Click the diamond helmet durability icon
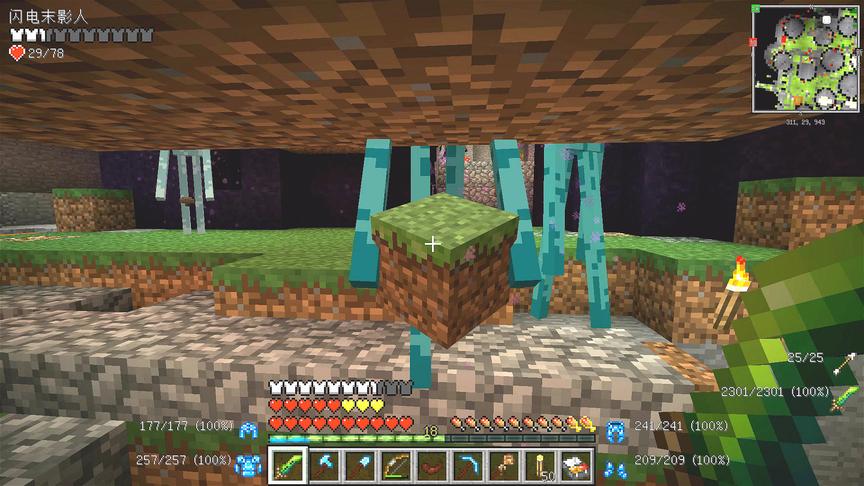864x486 pixels. pyautogui.click(x=248, y=428)
